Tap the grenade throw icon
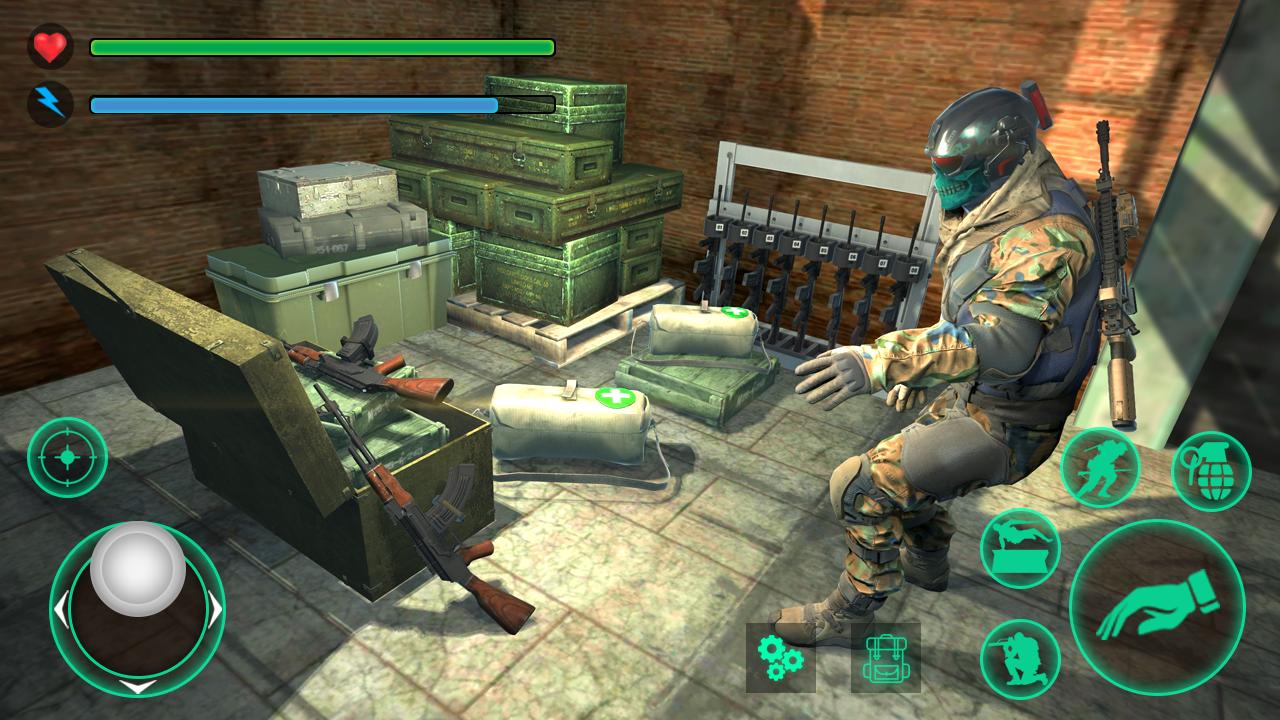Viewport: 1280px width, 720px height. point(1207,469)
